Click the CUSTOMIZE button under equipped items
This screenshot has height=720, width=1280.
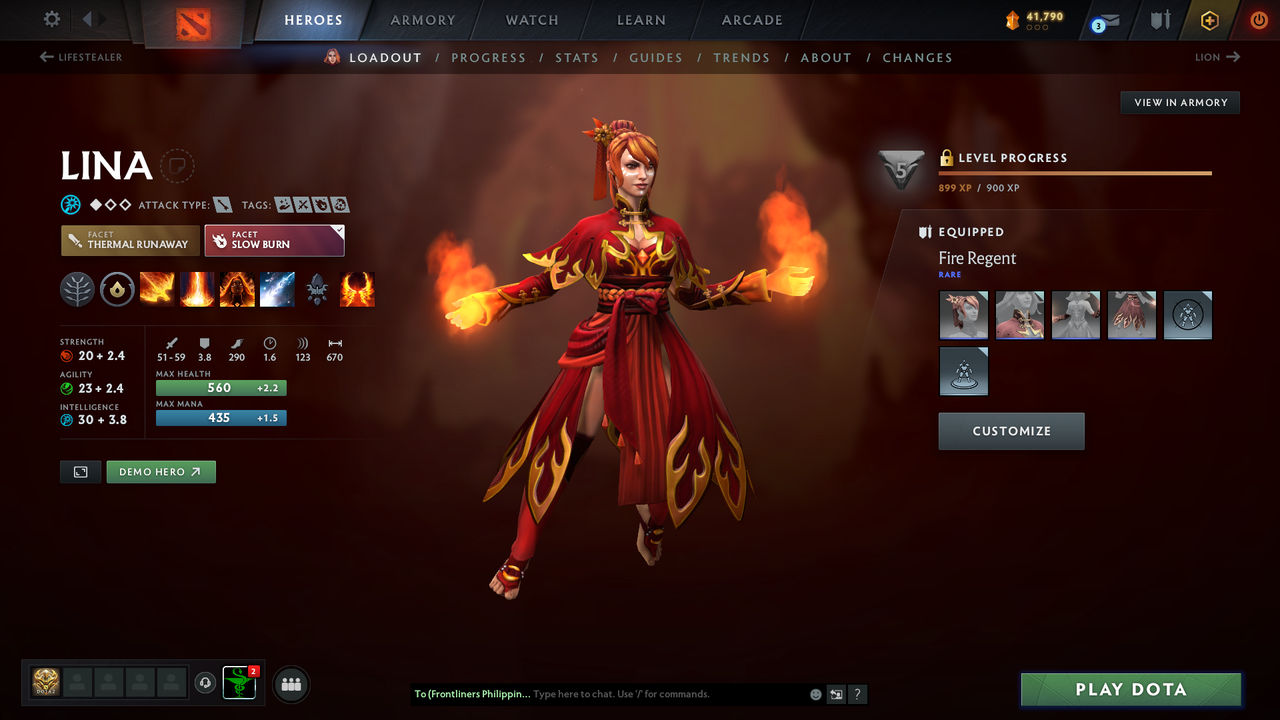[x=1011, y=431]
